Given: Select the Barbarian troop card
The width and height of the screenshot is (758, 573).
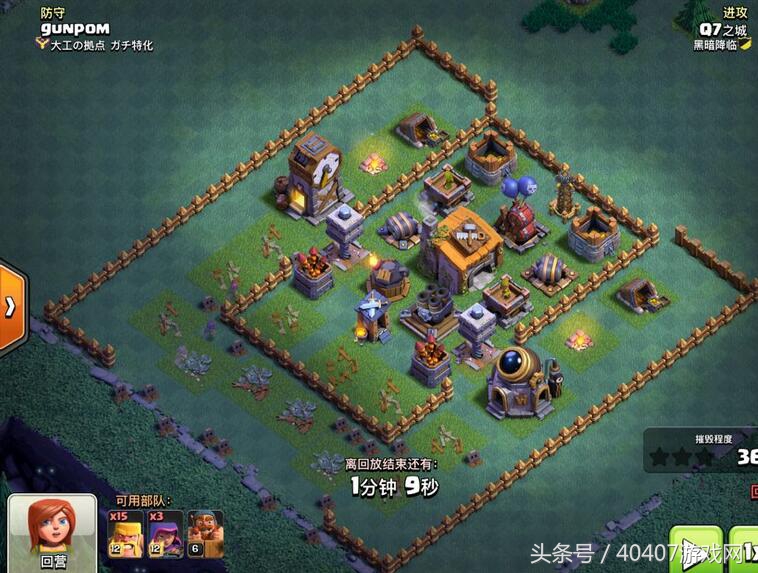Looking at the screenshot, I should pyautogui.click(x=125, y=535).
